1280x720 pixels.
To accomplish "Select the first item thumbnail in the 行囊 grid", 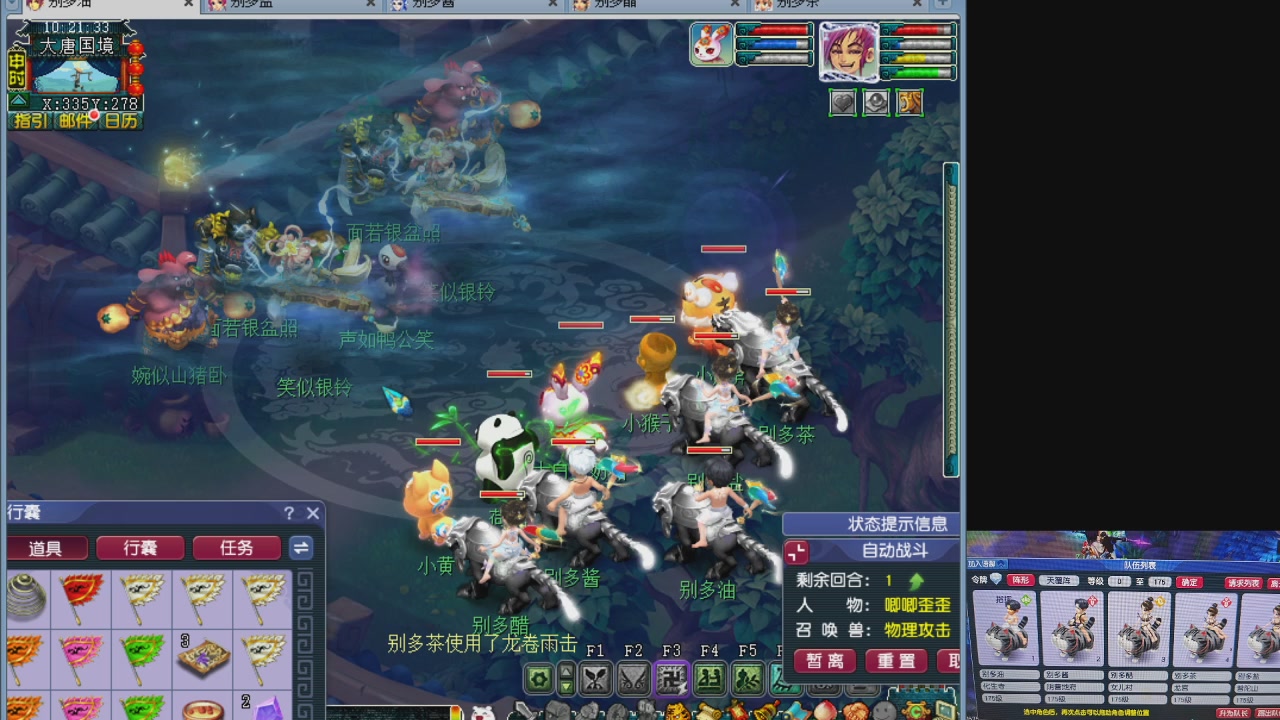I will (27, 598).
